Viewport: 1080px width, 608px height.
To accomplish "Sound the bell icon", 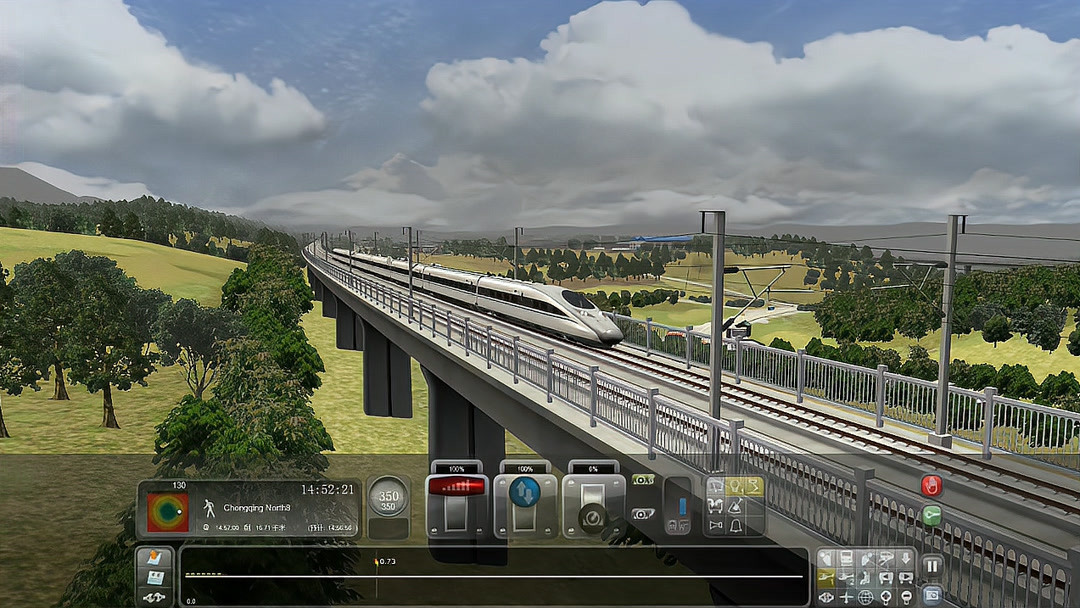I will pos(736,525).
